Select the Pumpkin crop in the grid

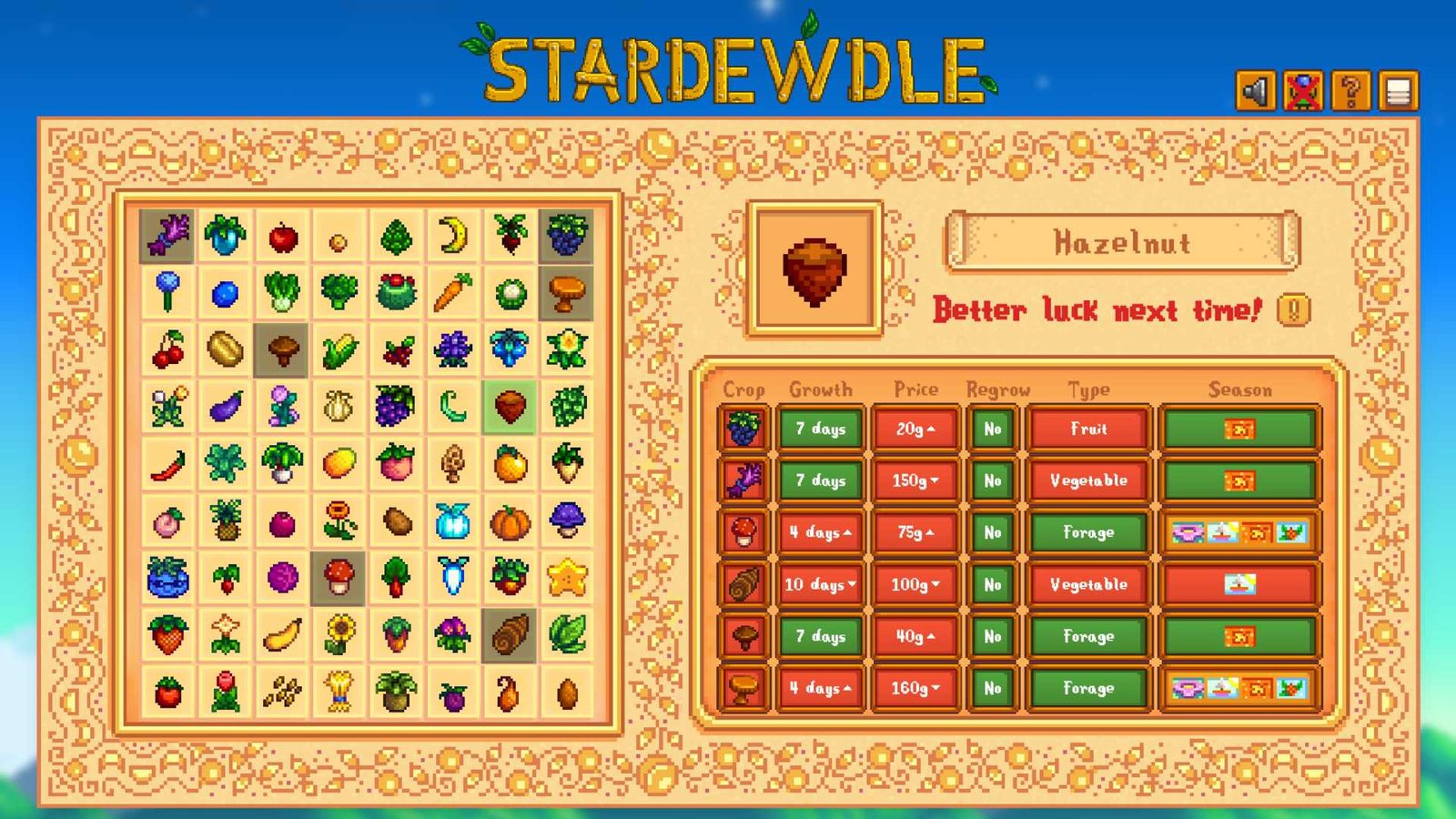click(x=508, y=521)
